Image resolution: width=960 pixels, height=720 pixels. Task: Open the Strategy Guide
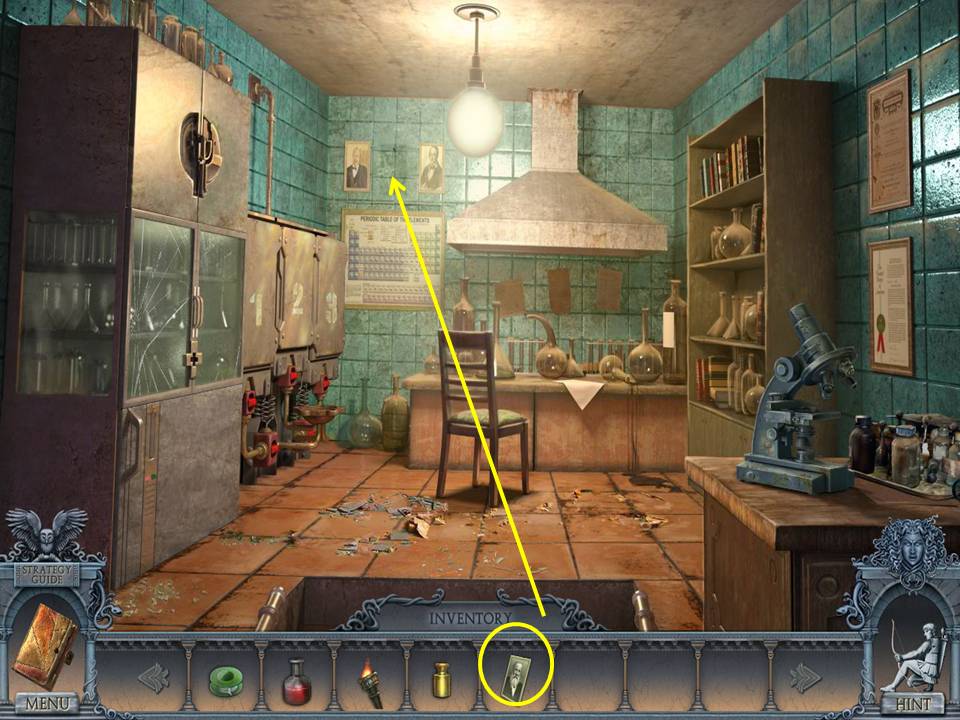45,575
